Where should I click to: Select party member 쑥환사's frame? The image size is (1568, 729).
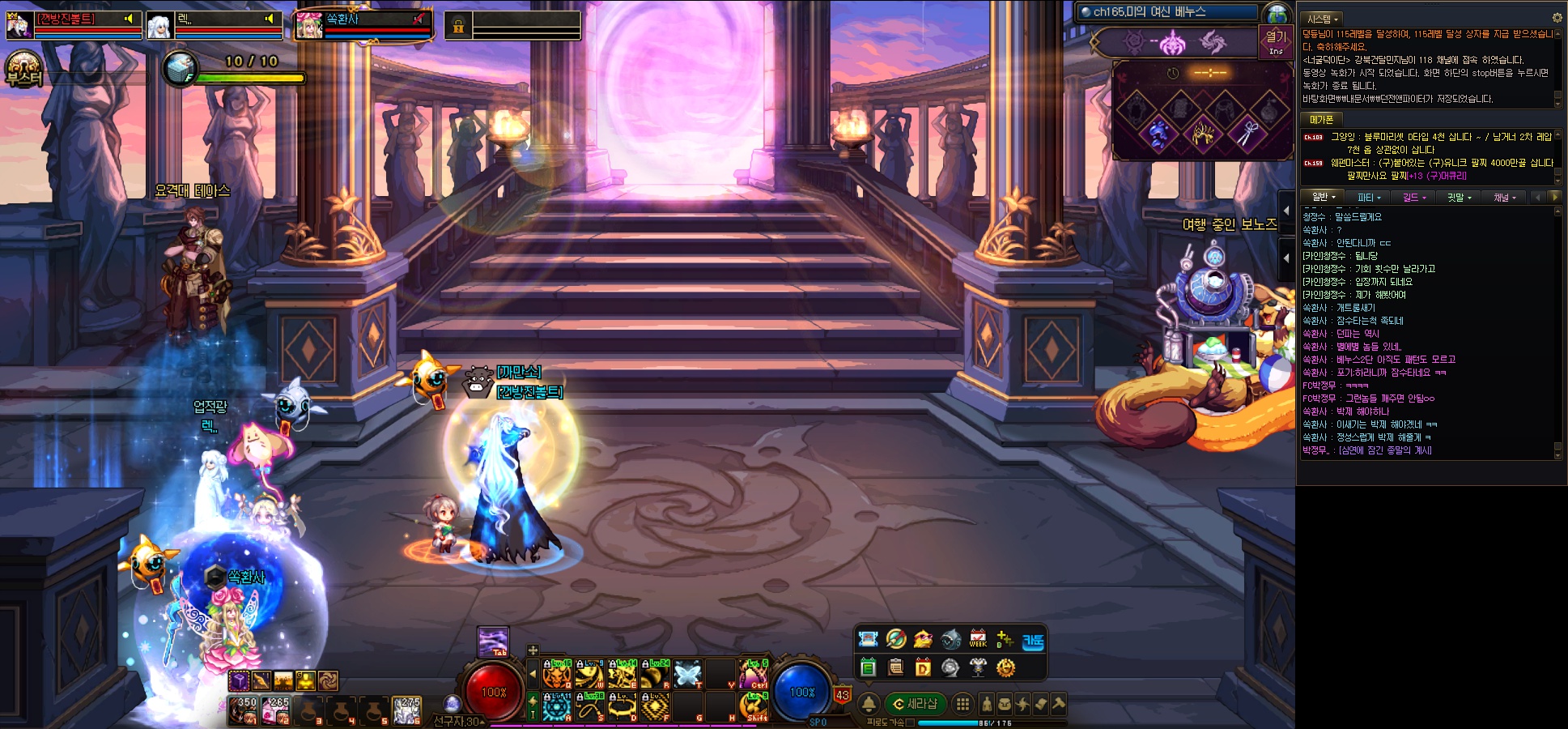pos(362,25)
